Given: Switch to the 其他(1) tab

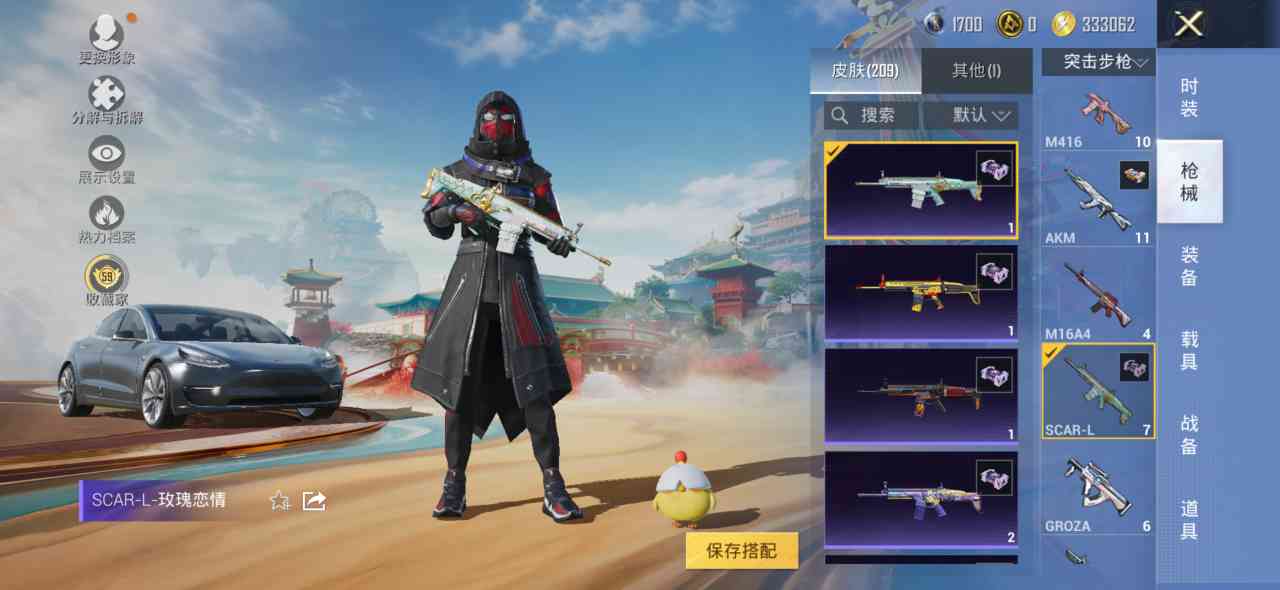Looking at the screenshot, I should point(976,70).
